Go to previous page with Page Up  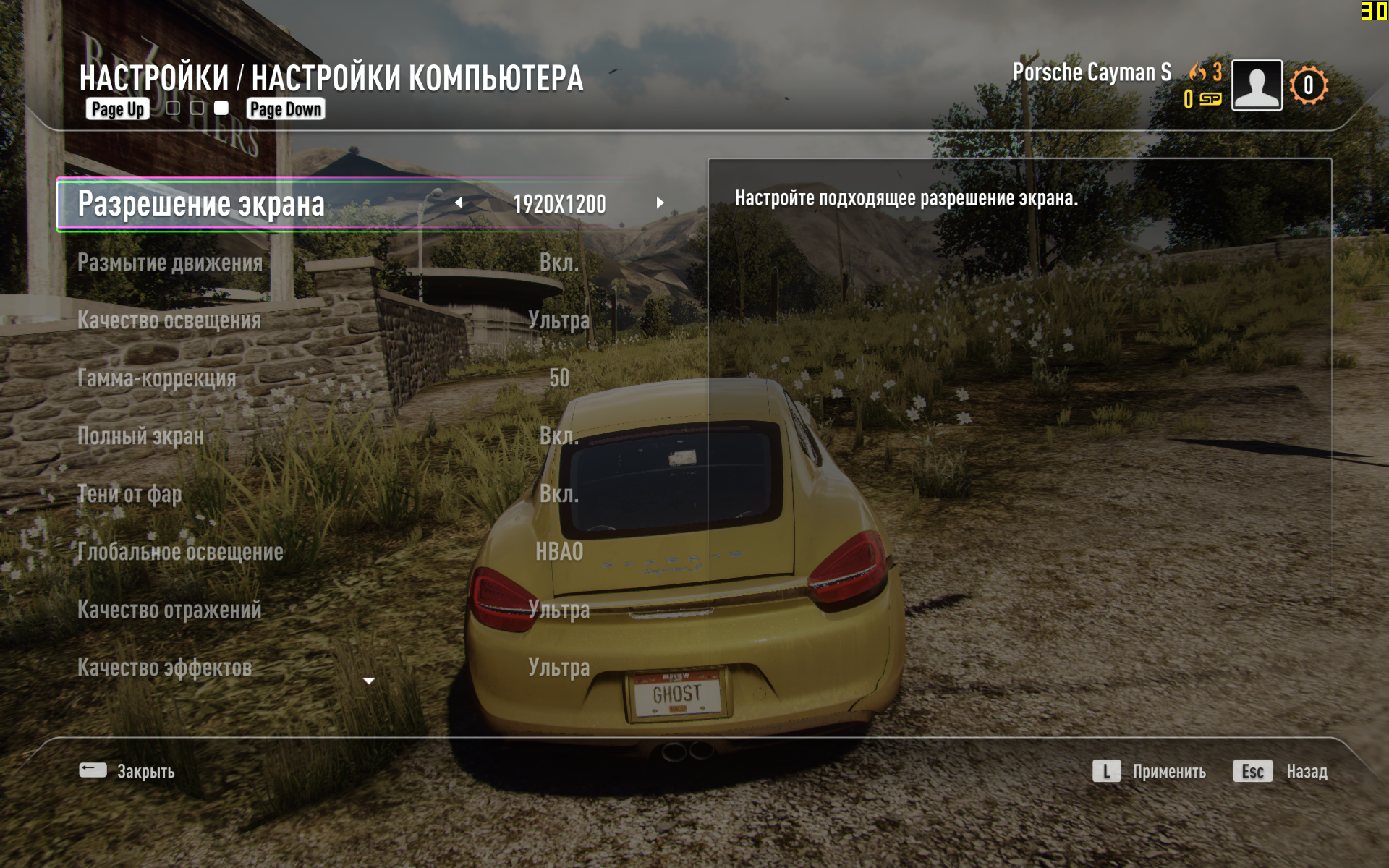(x=117, y=109)
